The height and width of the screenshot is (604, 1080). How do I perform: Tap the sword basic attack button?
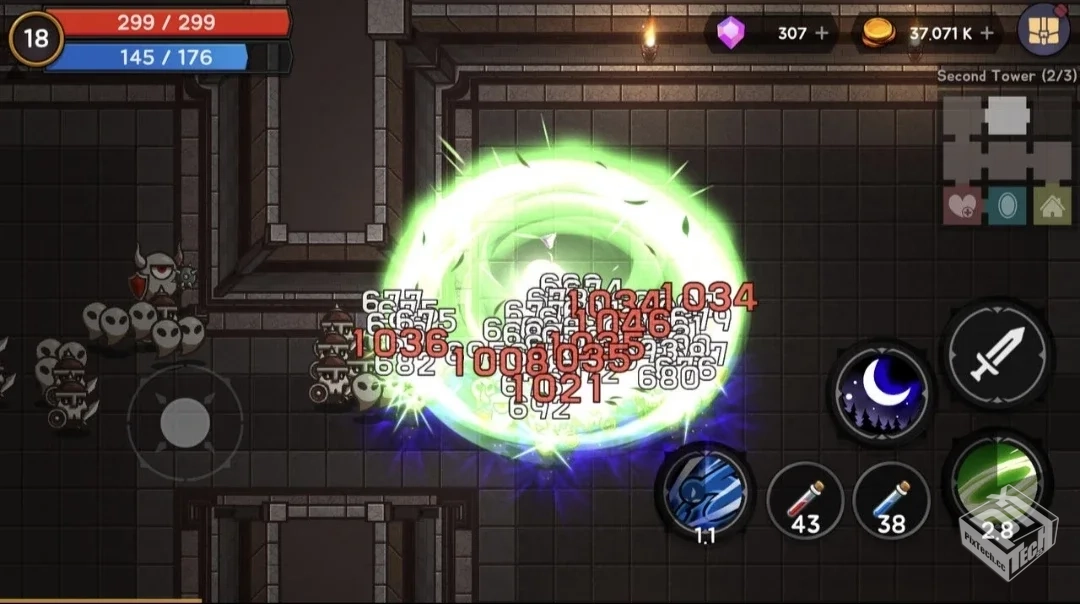click(997, 354)
